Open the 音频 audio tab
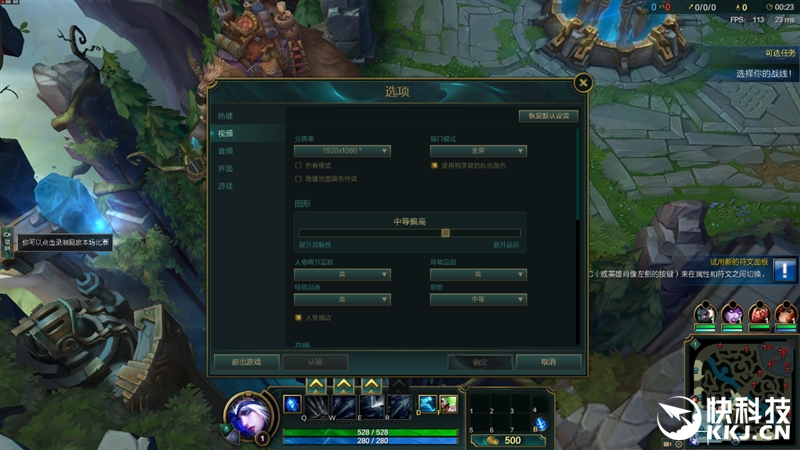Viewport: 800px width, 450px height. pyautogui.click(x=226, y=151)
